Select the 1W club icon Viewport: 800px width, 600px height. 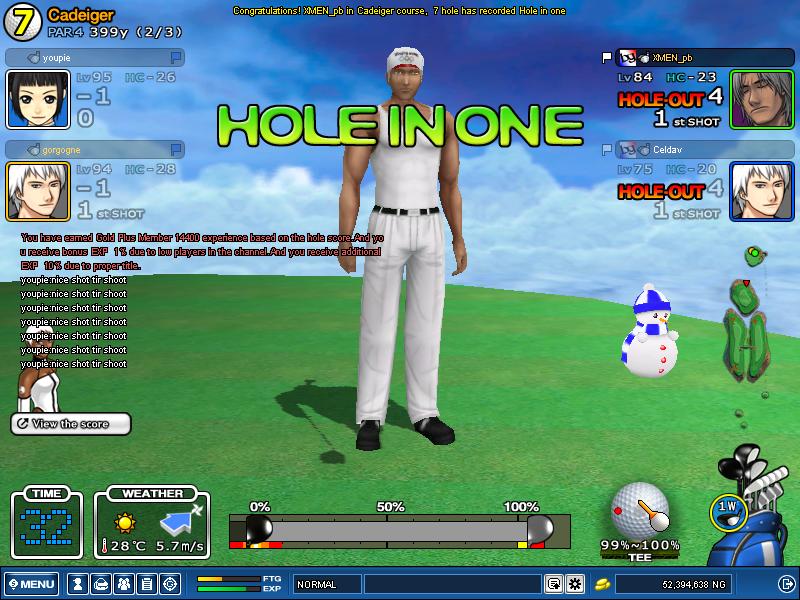pyautogui.click(x=727, y=508)
